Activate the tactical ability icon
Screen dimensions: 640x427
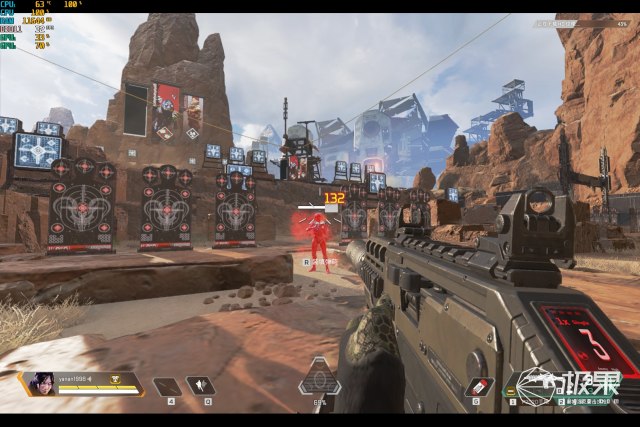click(202, 386)
